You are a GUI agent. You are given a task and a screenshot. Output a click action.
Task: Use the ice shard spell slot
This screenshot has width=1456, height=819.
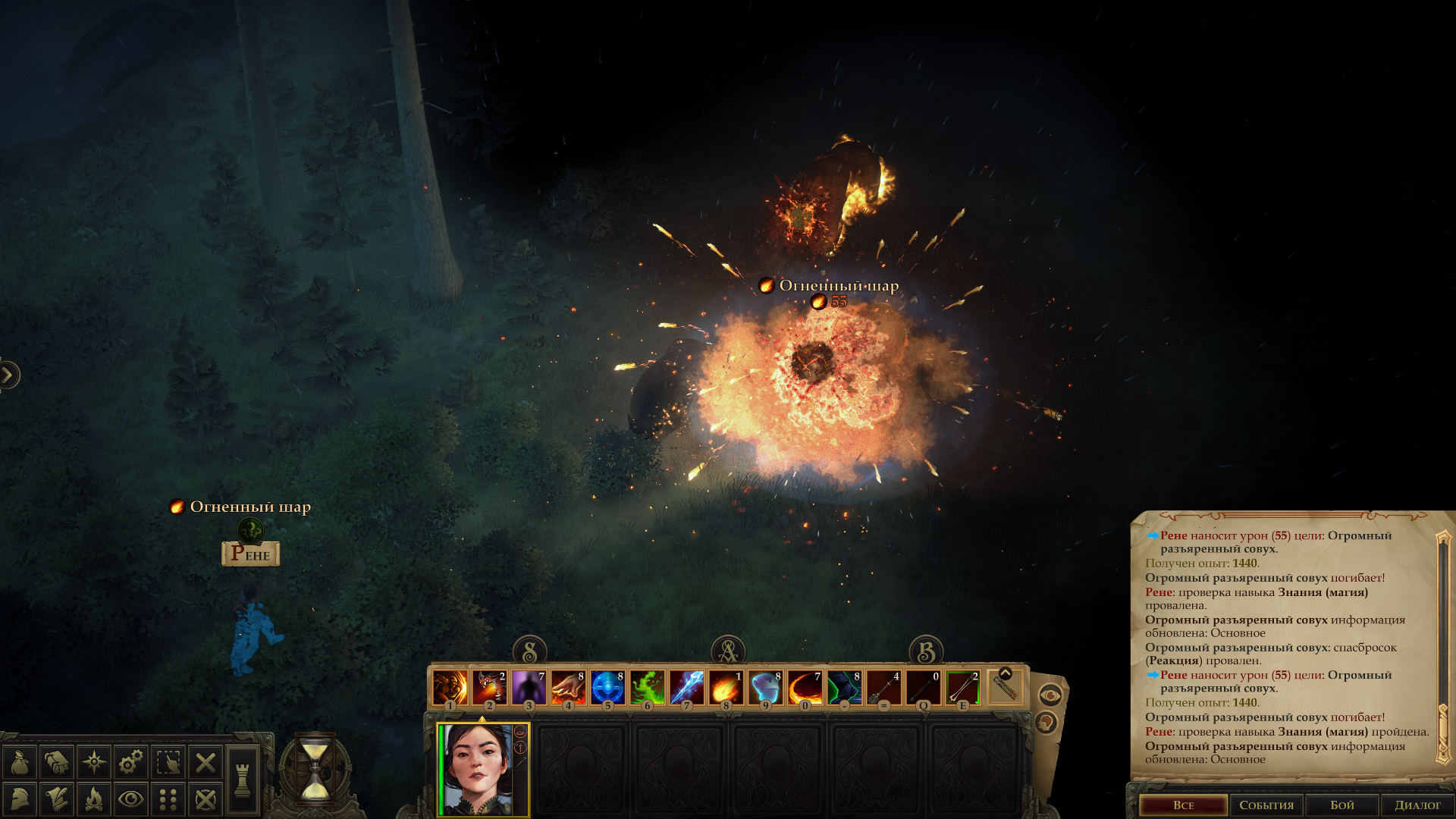pyautogui.click(x=686, y=688)
